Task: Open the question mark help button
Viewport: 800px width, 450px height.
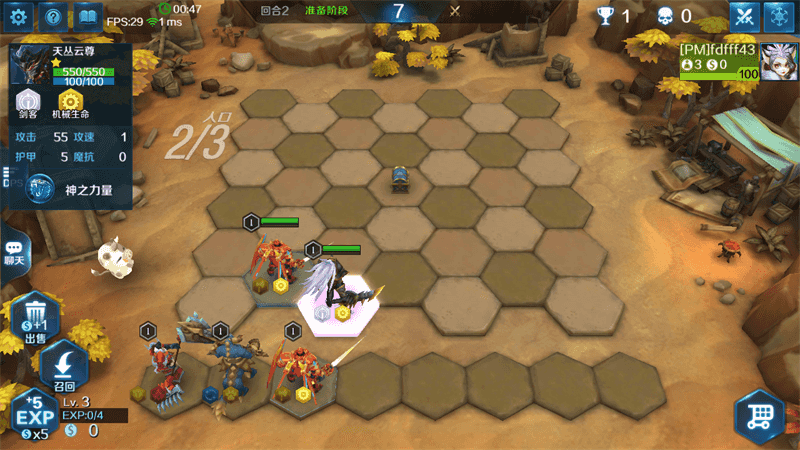Action: 55,16
